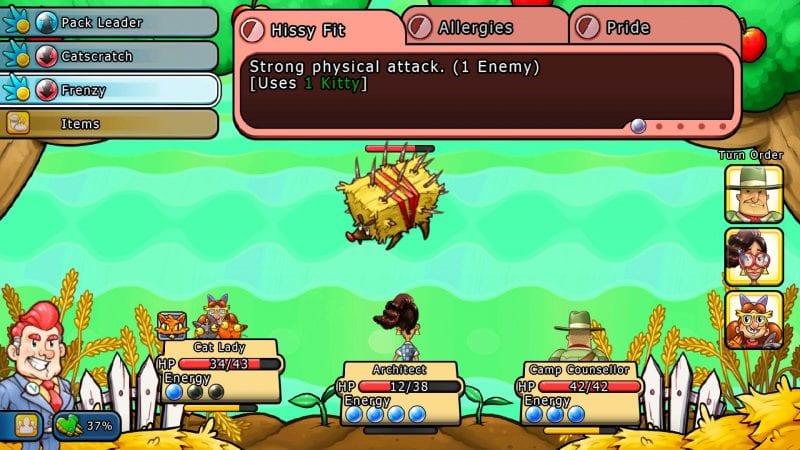Select the Hissy Fit skill tab
The height and width of the screenshot is (450, 800).
318,29
